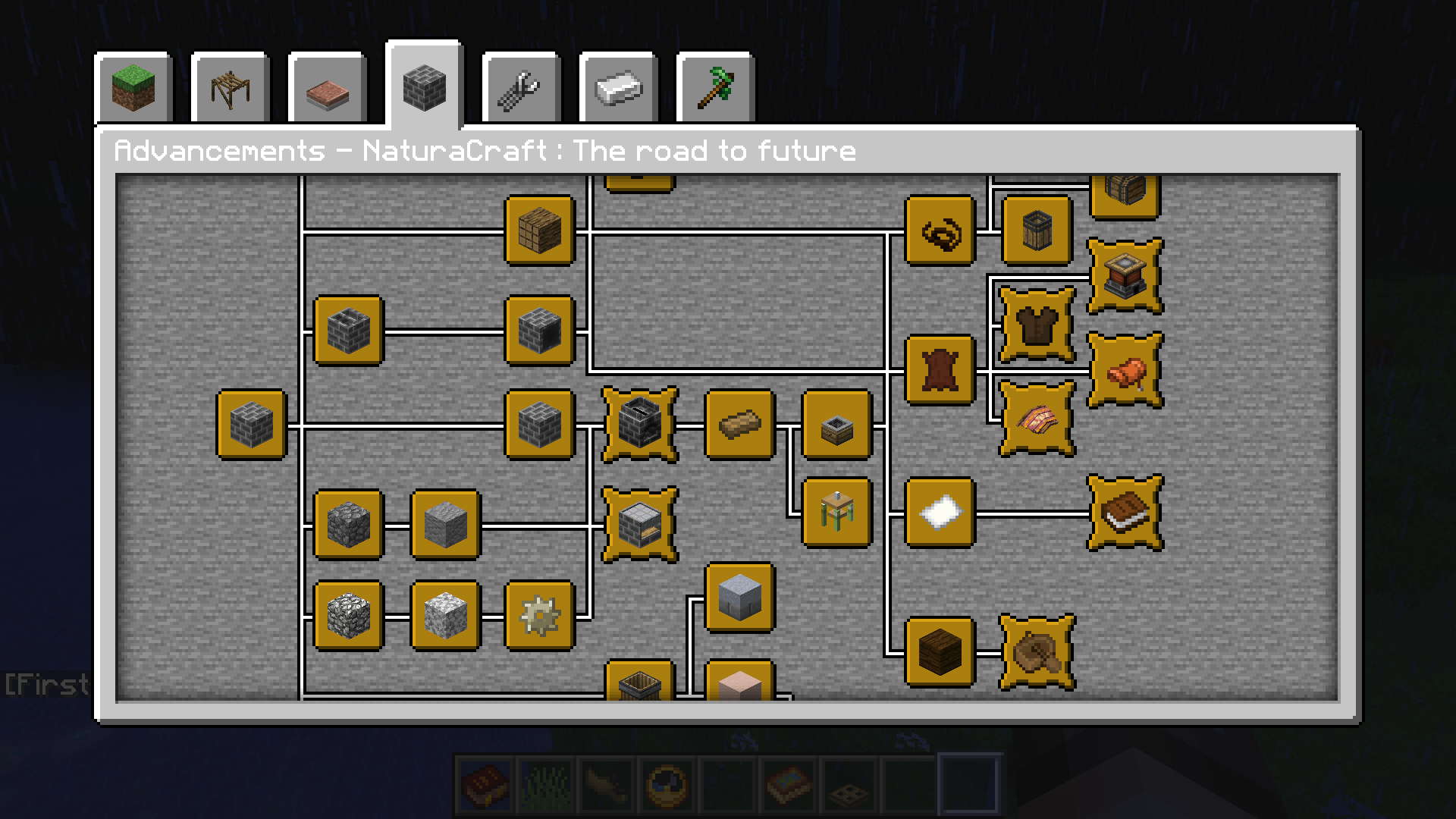Viewport: 1456px width, 819px height.
Task: Select the wooden crate advancement near the bottom right
Action: coord(939,652)
